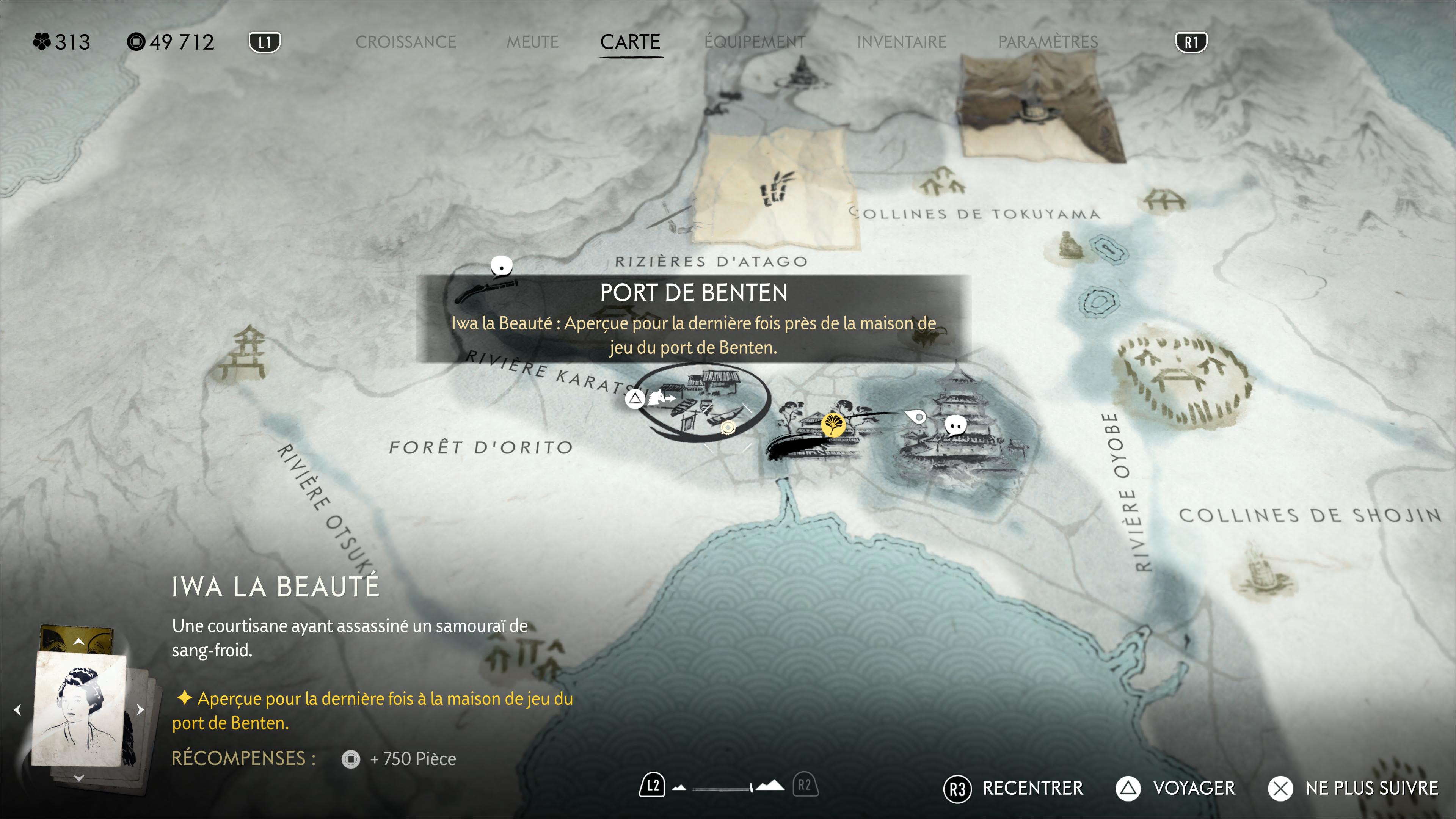Open the Inventaire tab

click(x=901, y=42)
